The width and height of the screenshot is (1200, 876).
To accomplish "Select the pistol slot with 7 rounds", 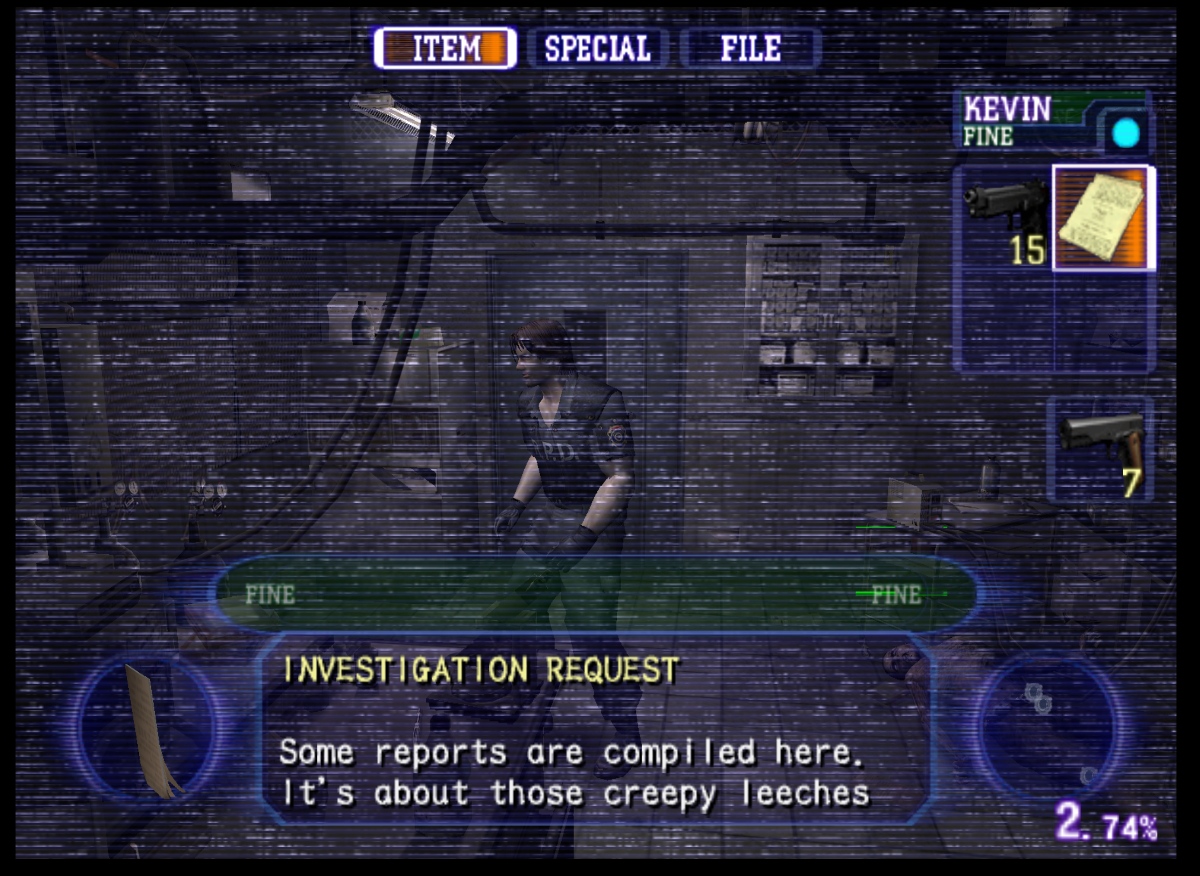I will point(1100,449).
